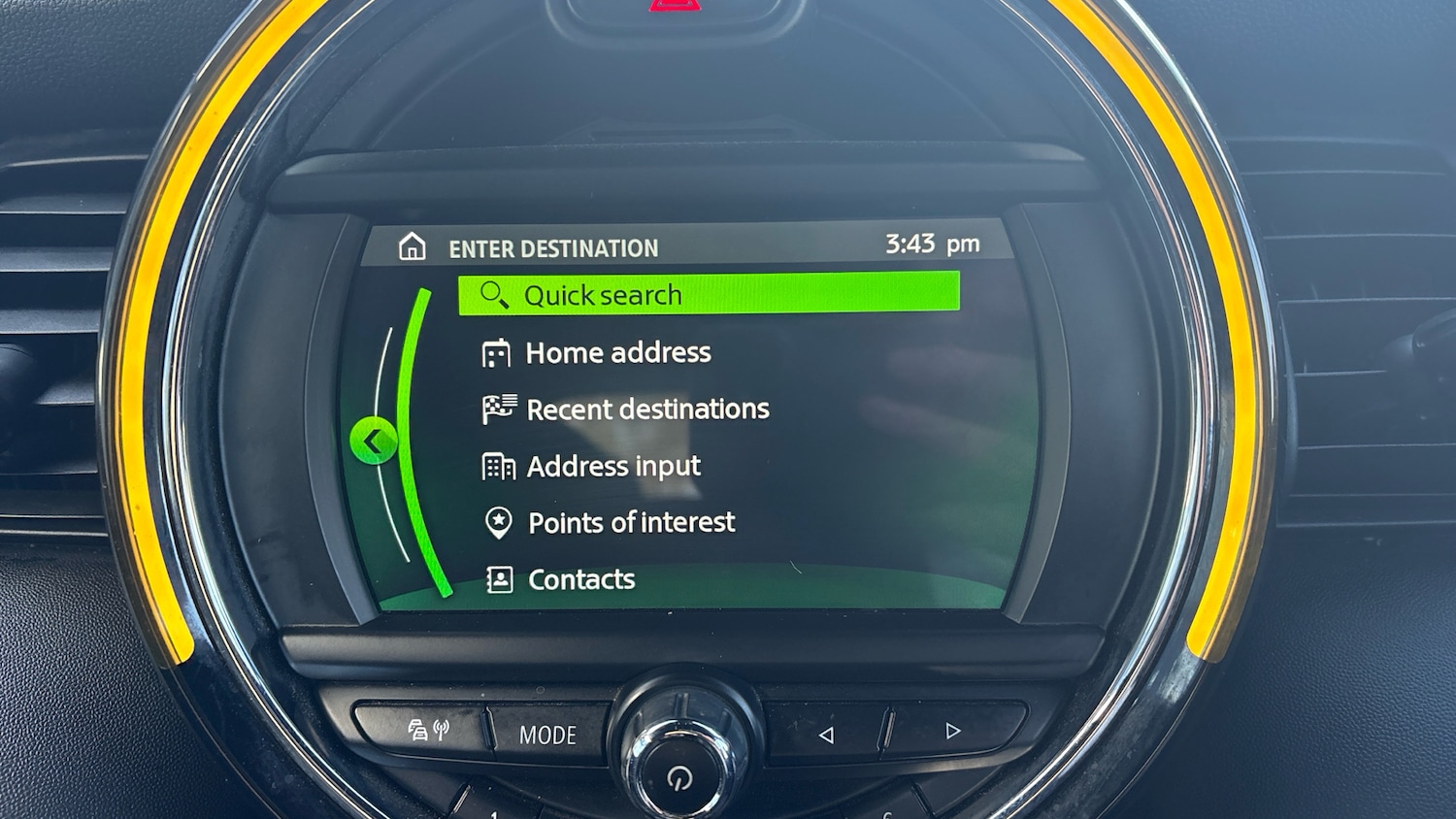Show Recent destinations list
1456x819 pixels.
click(646, 409)
